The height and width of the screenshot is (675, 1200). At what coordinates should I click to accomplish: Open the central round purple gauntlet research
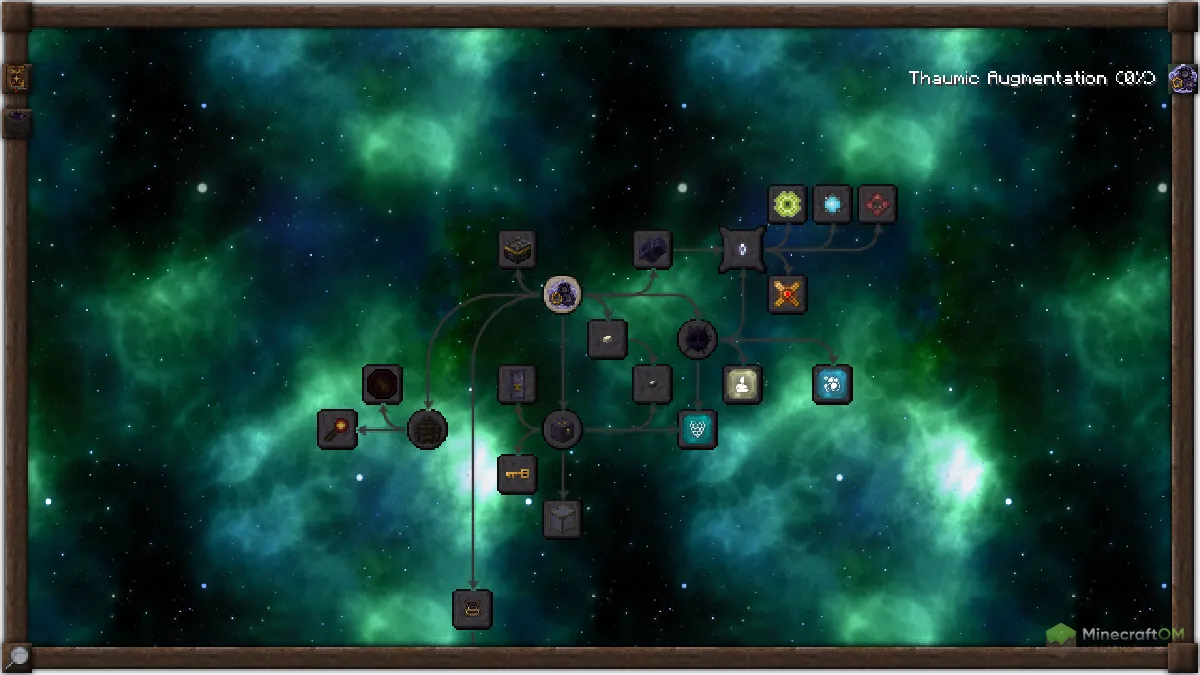click(x=563, y=294)
